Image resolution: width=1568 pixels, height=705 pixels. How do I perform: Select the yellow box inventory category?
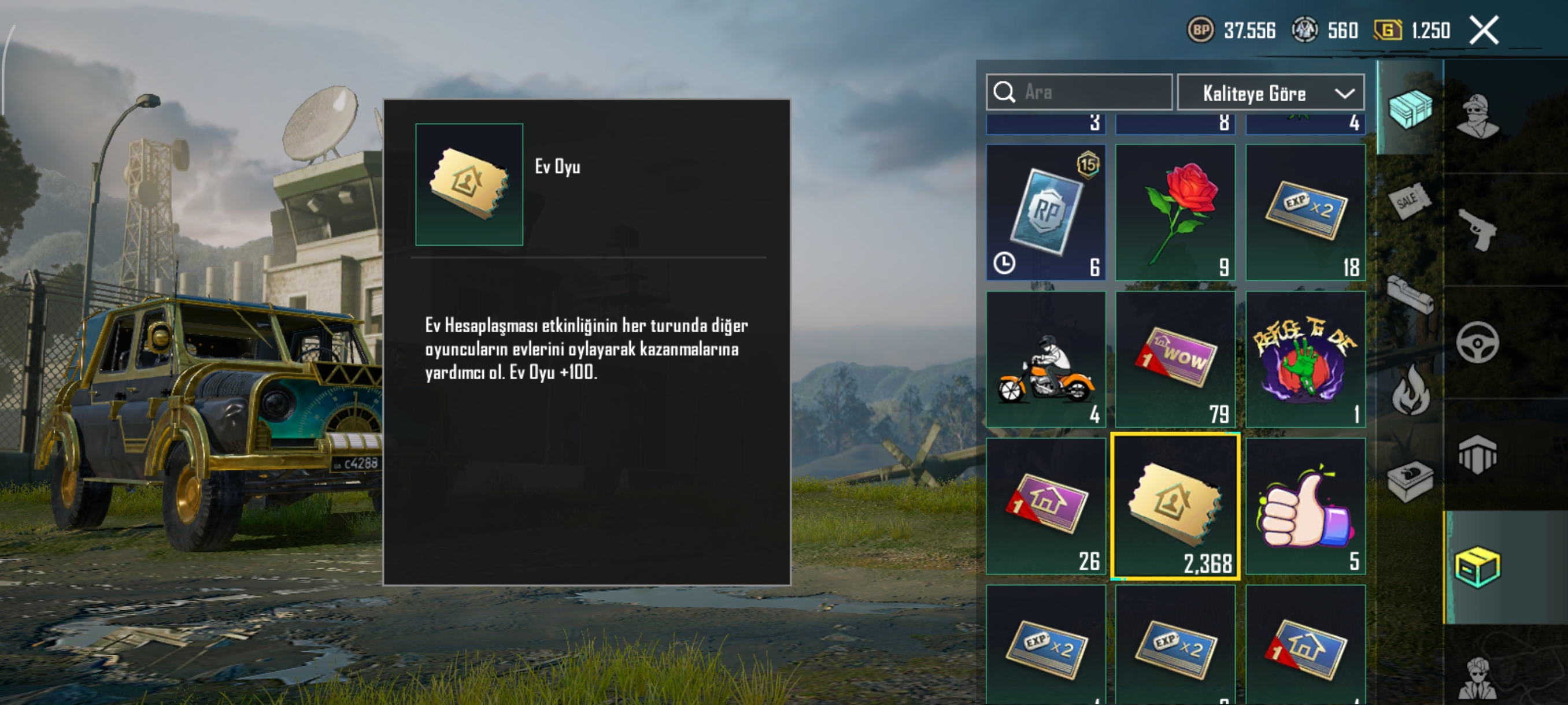pyautogui.click(x=1478, y=567)
